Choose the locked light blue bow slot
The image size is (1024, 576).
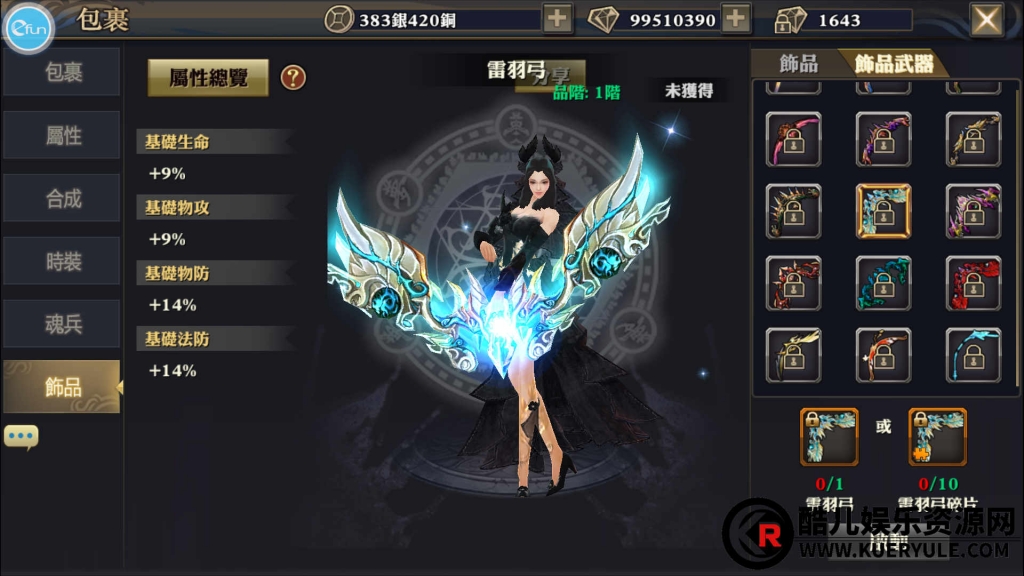pos(973,355)
